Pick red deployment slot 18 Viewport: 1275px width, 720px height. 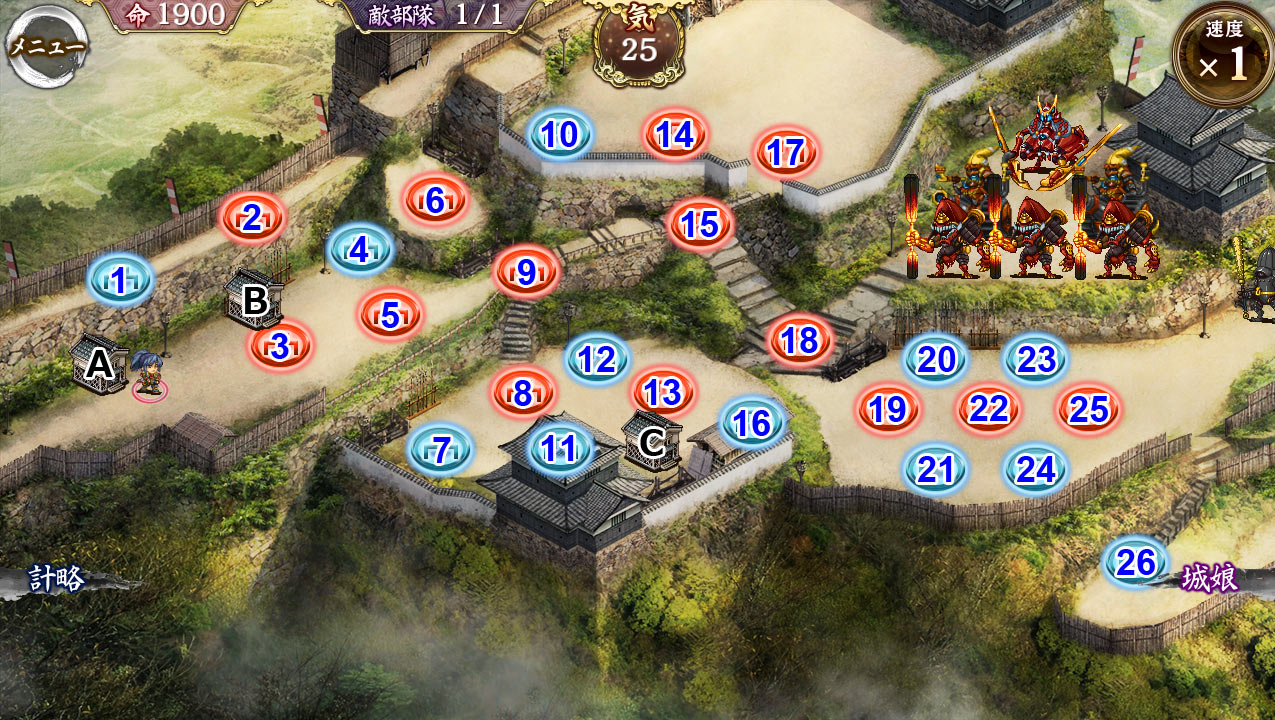pos(800,341)
